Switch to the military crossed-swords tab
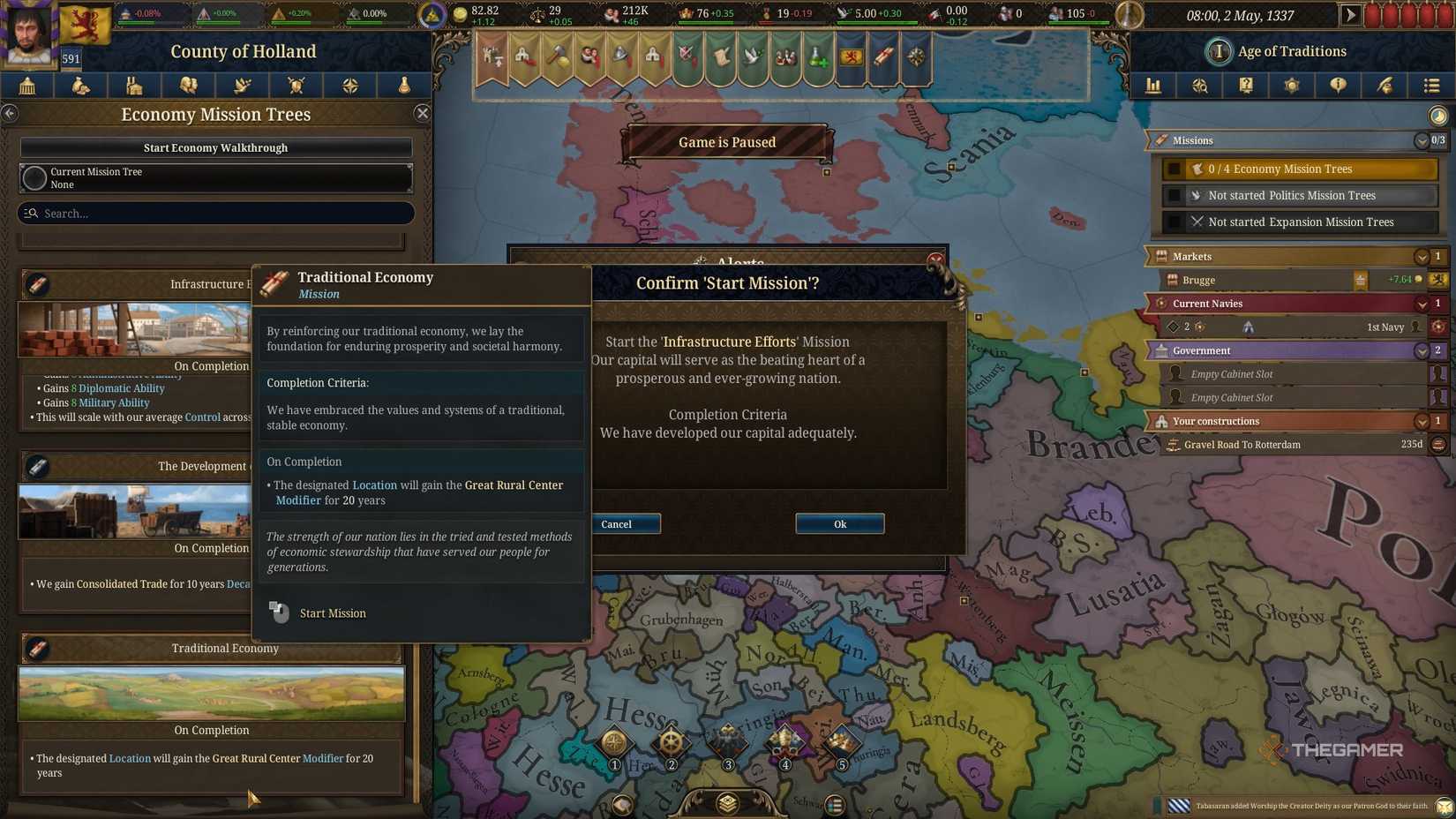 click(296, 86)
